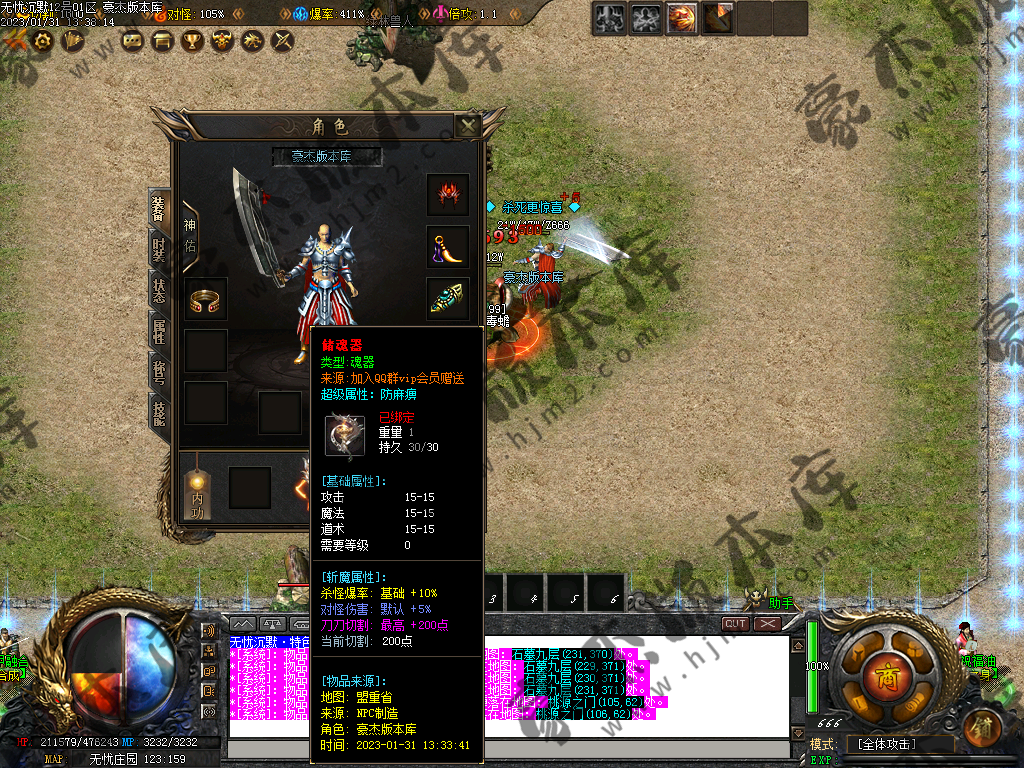
Task: Select the 神佑 sub-tab
Action: [x=190, y=235]
